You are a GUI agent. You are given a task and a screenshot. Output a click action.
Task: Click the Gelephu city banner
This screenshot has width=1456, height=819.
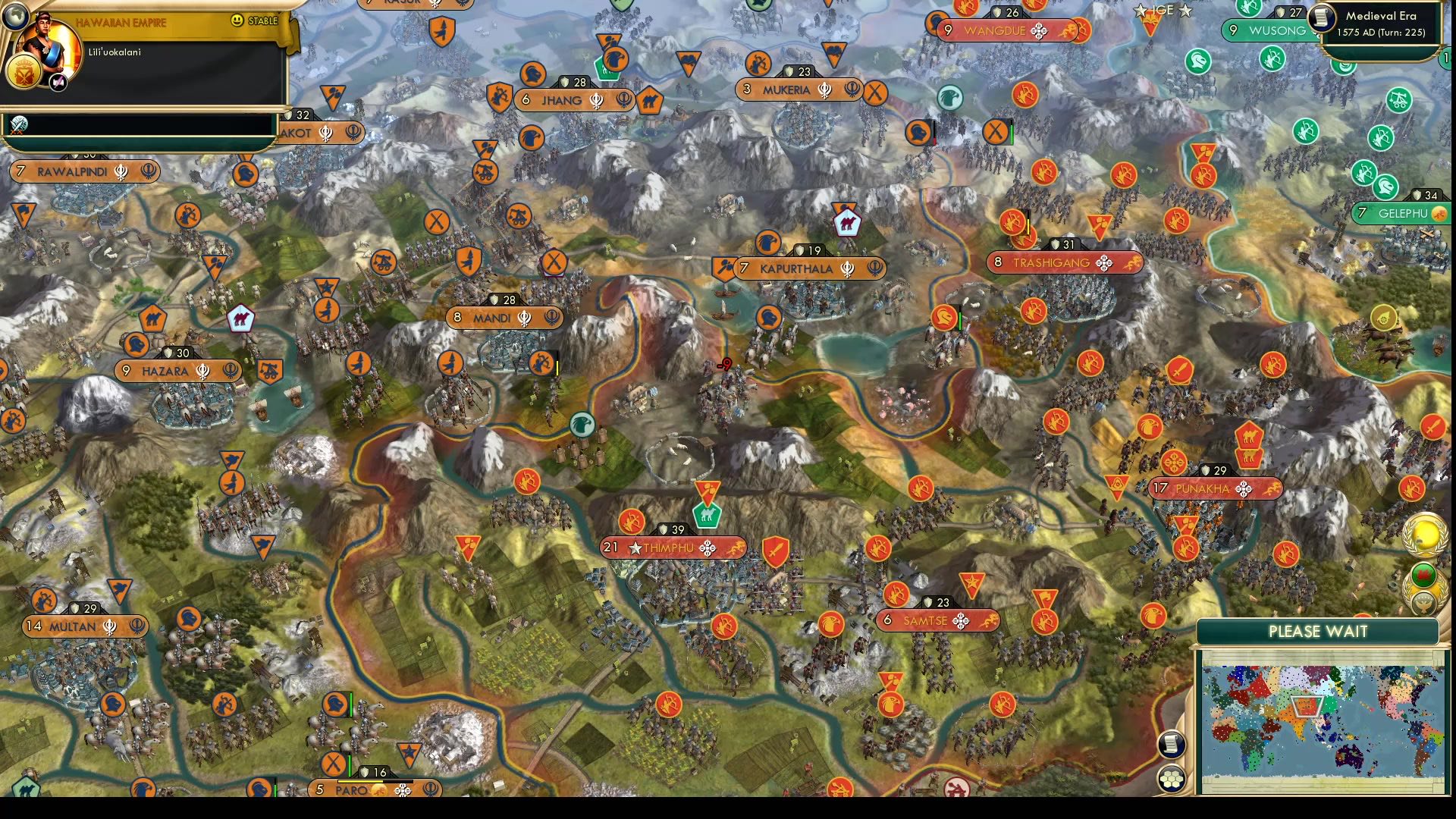coord(1401,215)
